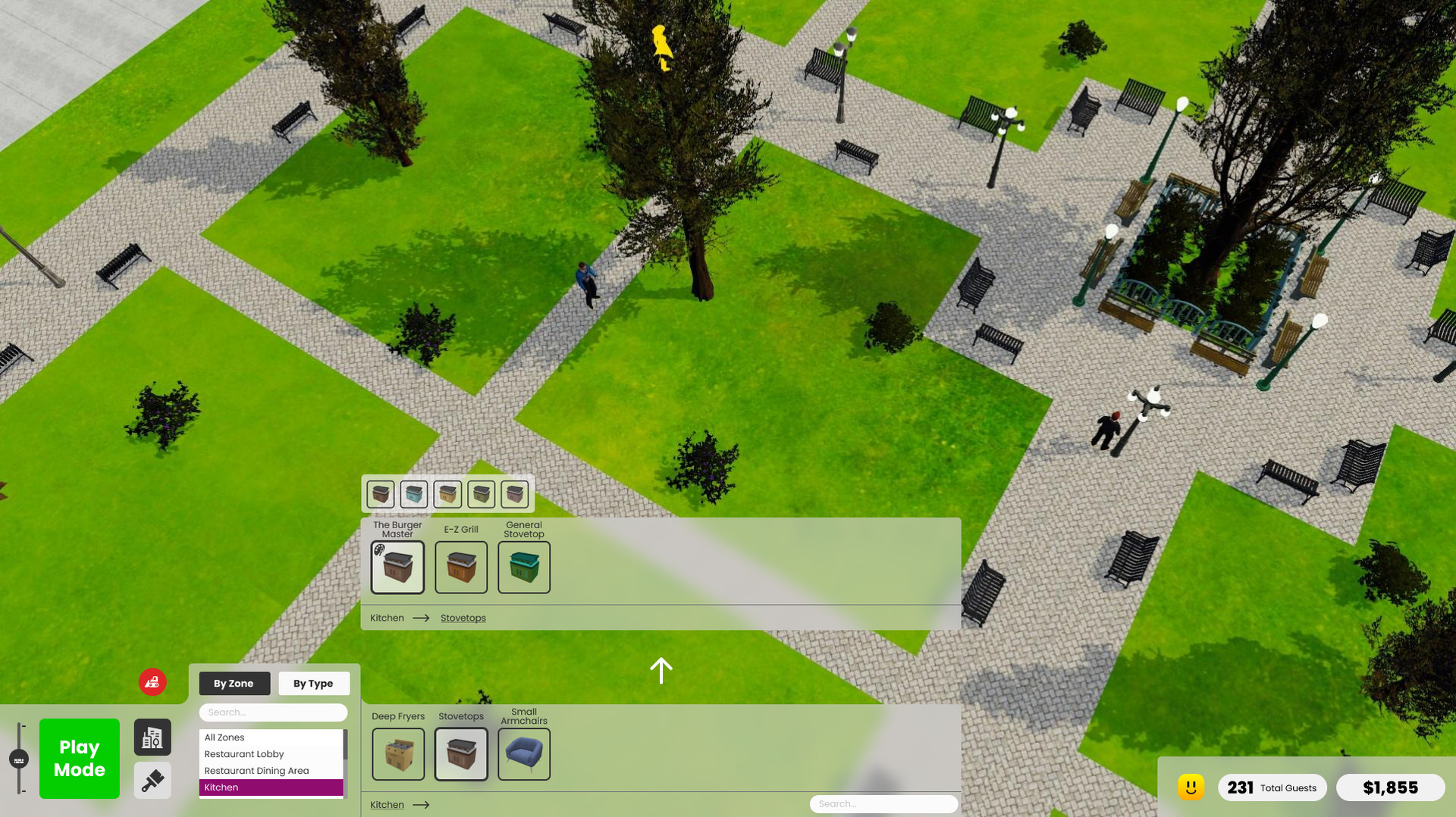Open the Kitchen breadcrumb link
1456x817 pixels.
coord(386,618)
